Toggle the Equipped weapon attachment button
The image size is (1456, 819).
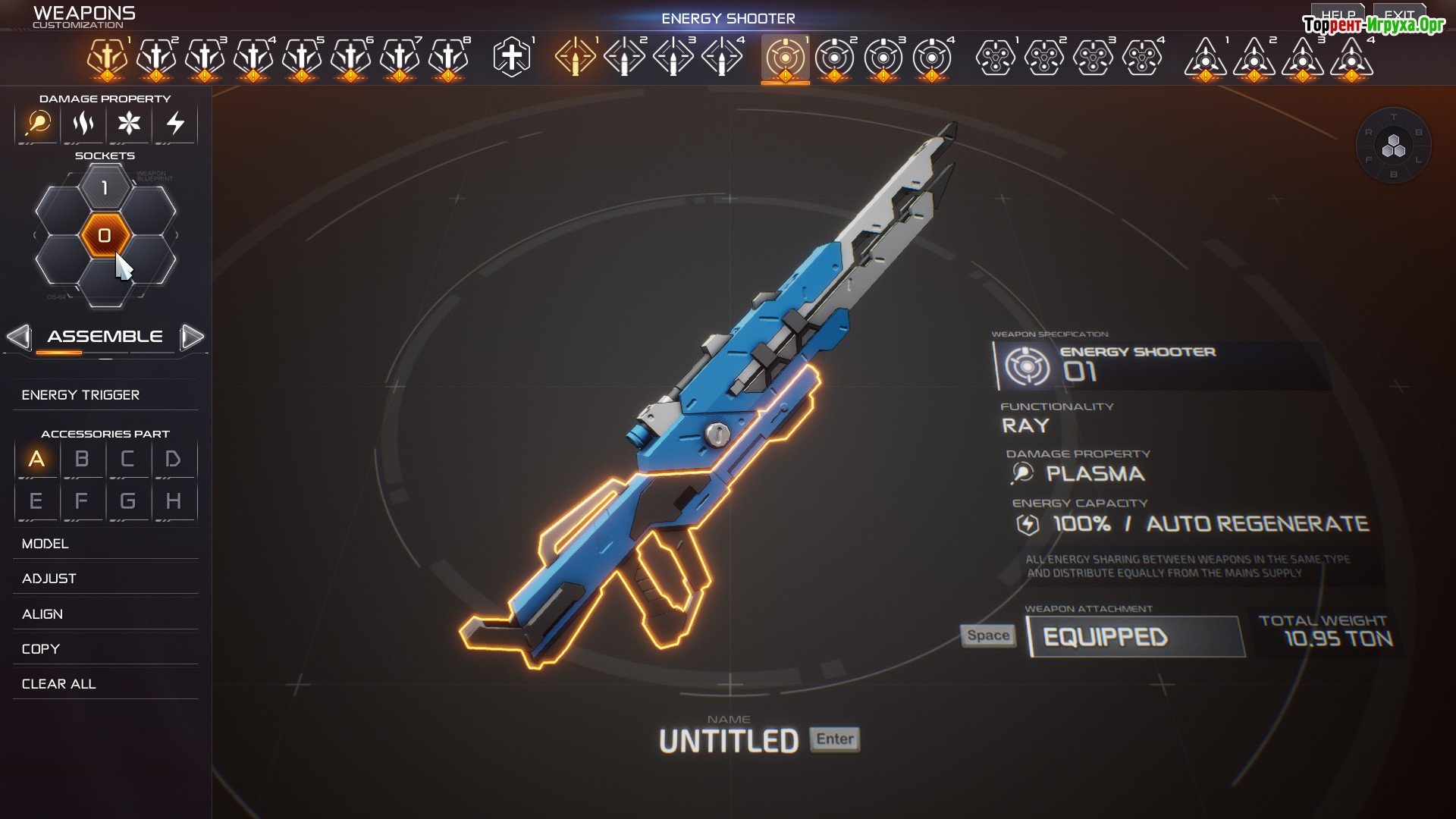1135,637
